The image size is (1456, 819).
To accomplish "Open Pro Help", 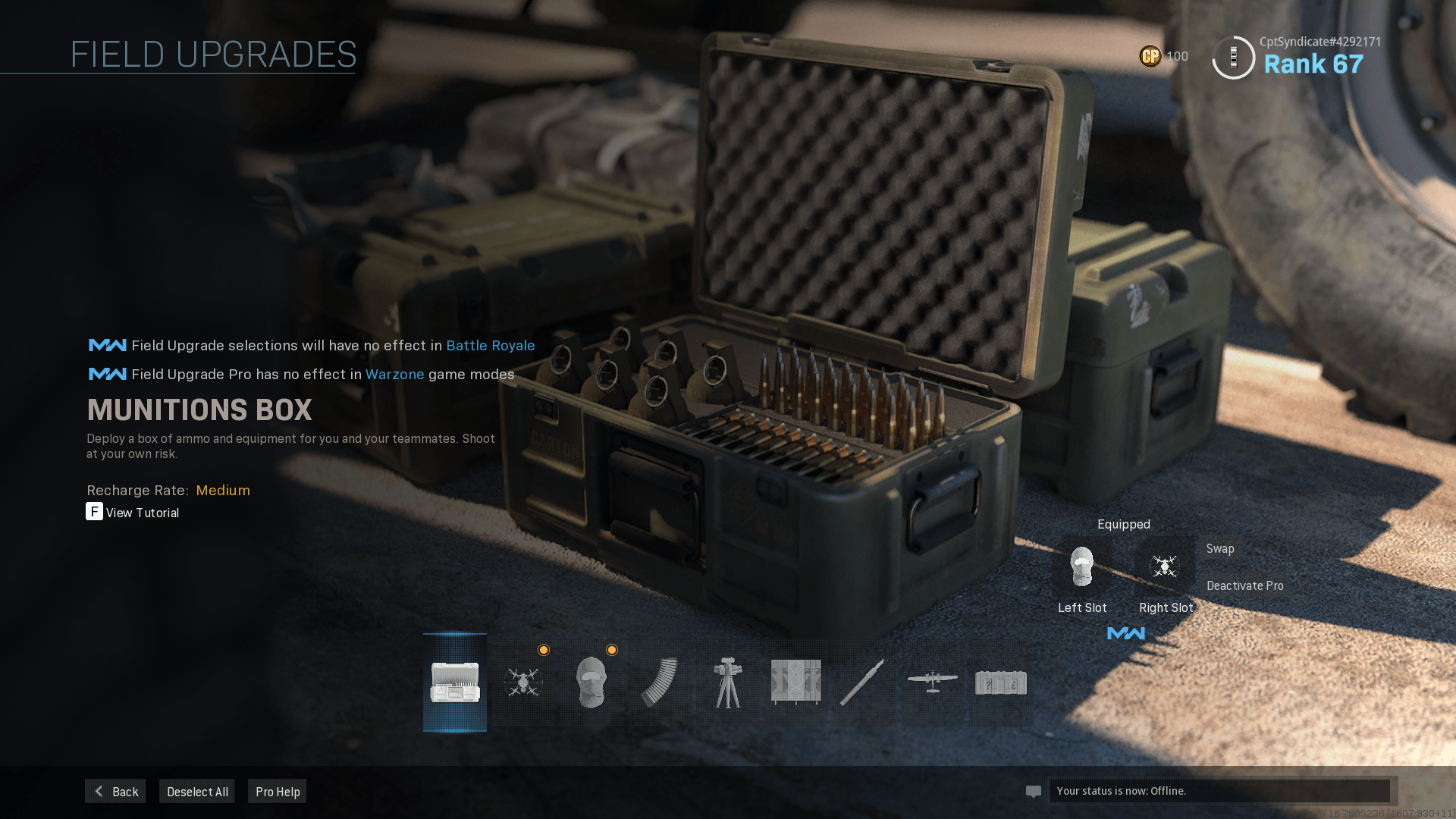I will point(278,791).
